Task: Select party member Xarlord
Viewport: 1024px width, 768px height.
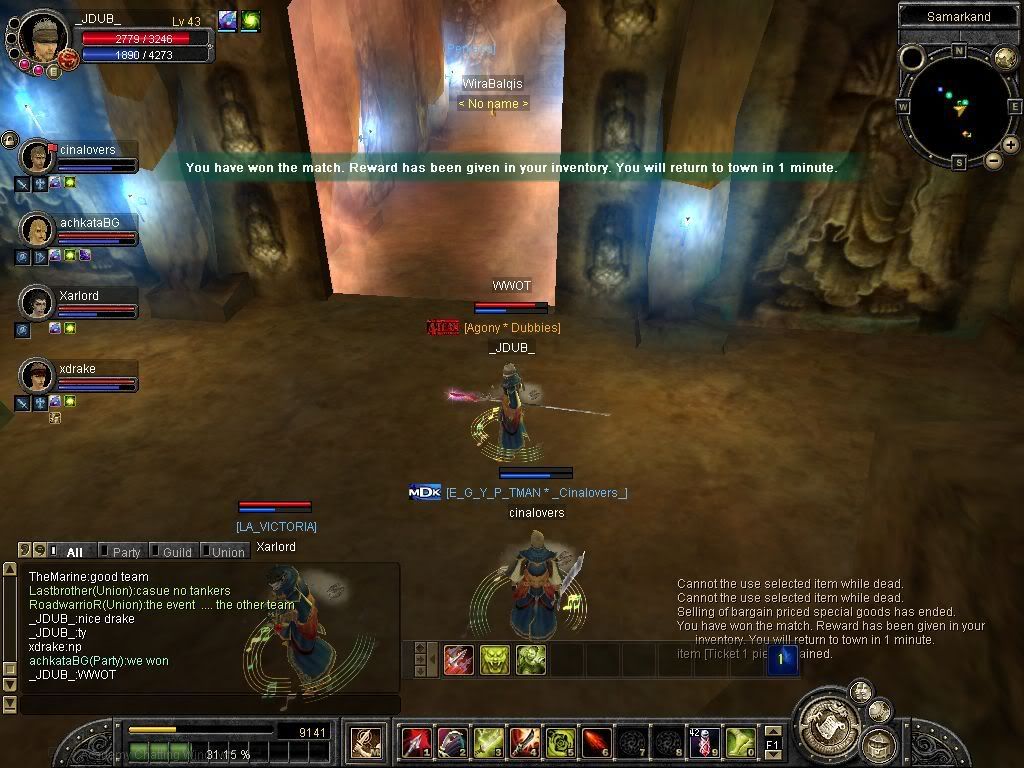Action: click(x=38, y=302)
